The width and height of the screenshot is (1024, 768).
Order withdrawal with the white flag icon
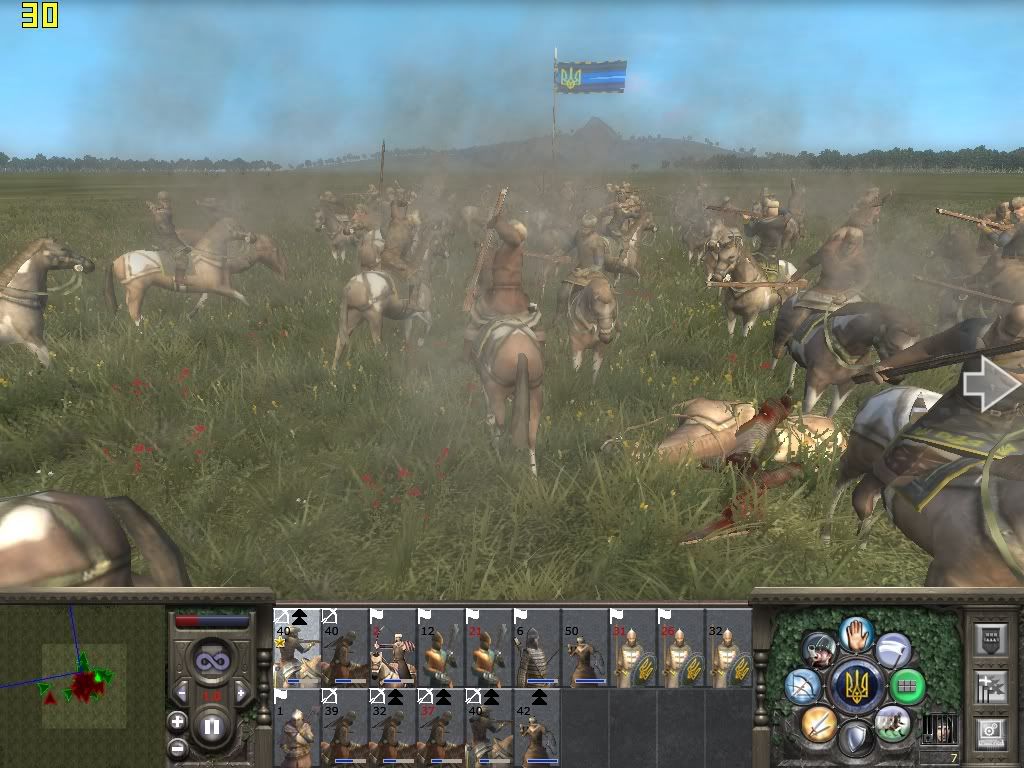pyautogui.click(x=893, y=650)
